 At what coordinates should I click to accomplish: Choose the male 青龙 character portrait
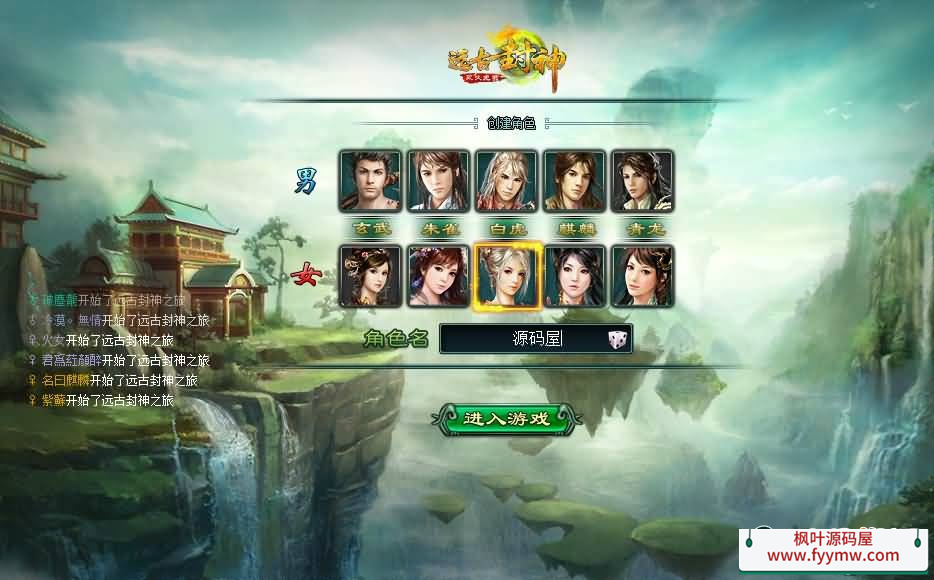point(642,181)
